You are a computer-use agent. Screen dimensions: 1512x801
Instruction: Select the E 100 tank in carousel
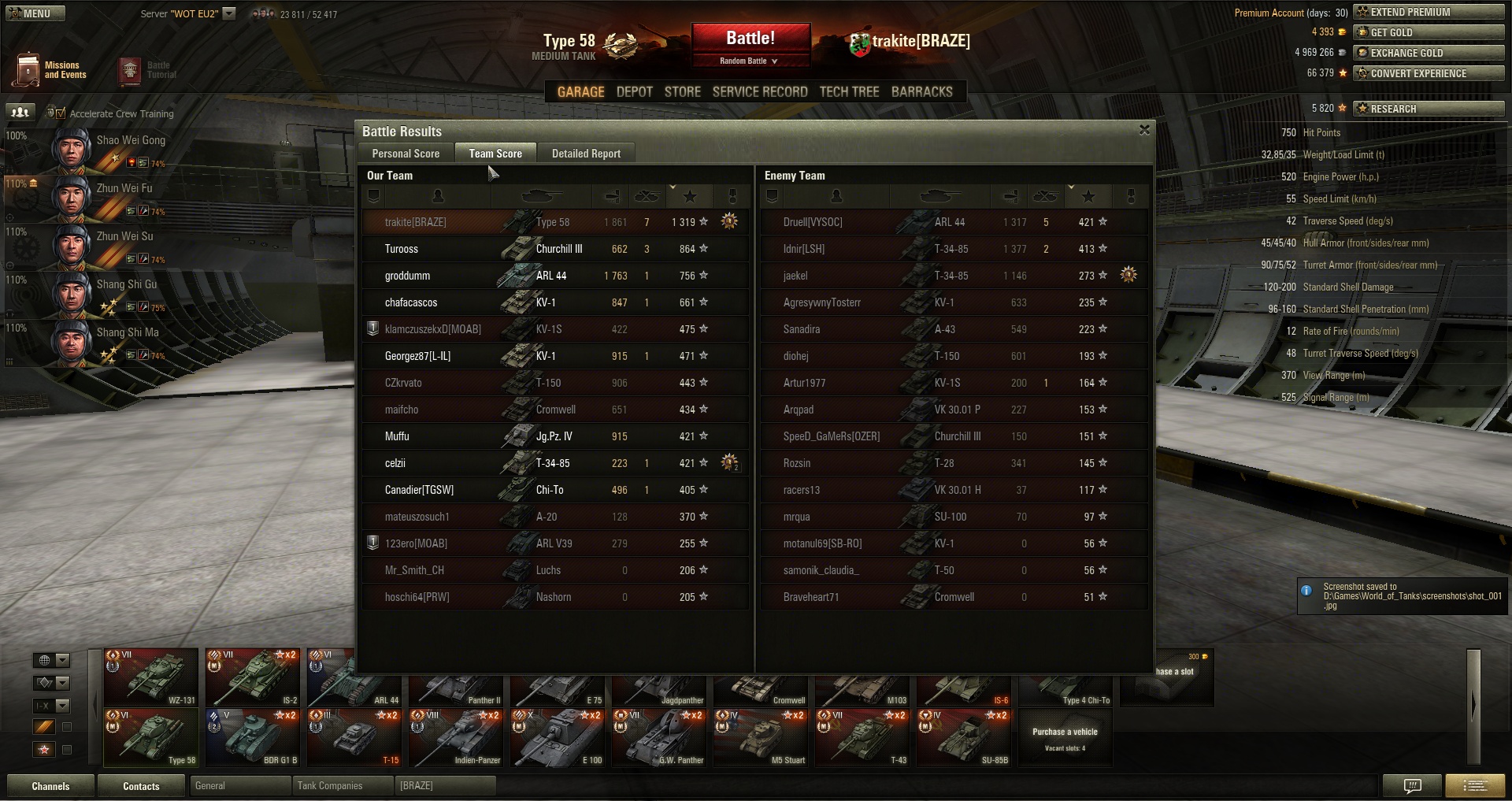coord(558,737)
